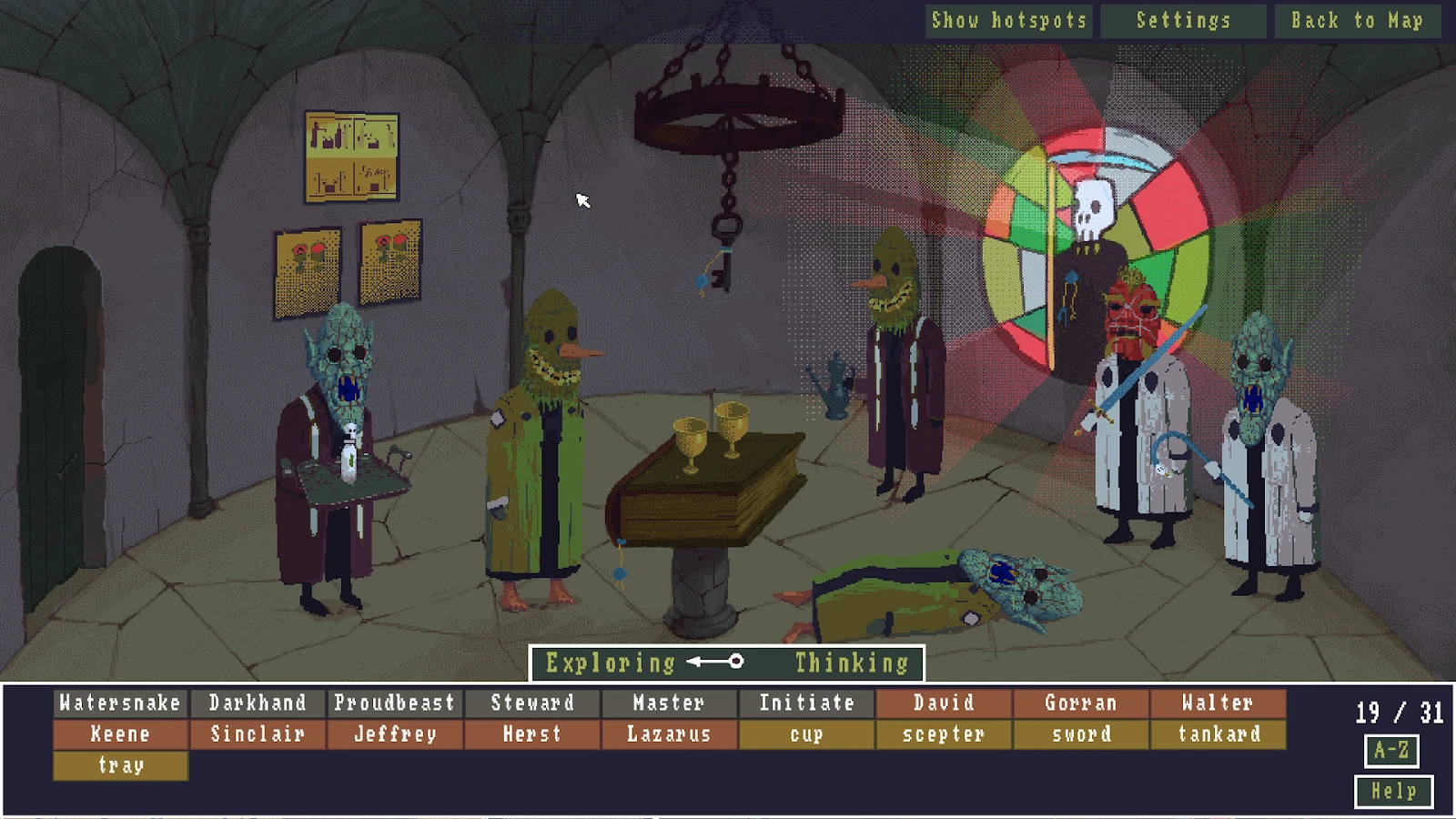The height and width of the screenshot is (819, 1456).
Task: Toggle A-Z alphabetical word sorting
Action: tap(1390, 750)
